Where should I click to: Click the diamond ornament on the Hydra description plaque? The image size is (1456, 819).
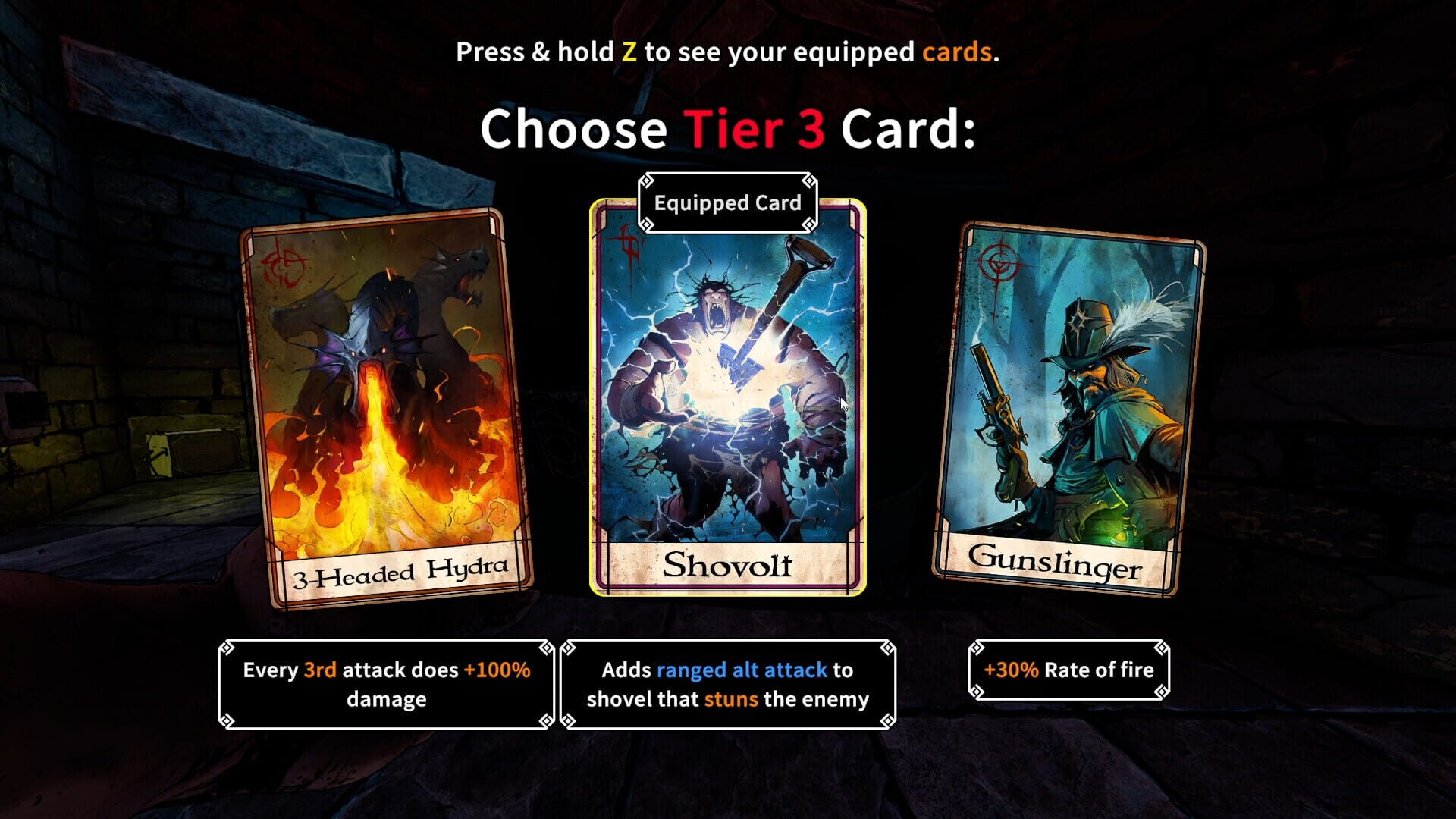tap(227, 649)
